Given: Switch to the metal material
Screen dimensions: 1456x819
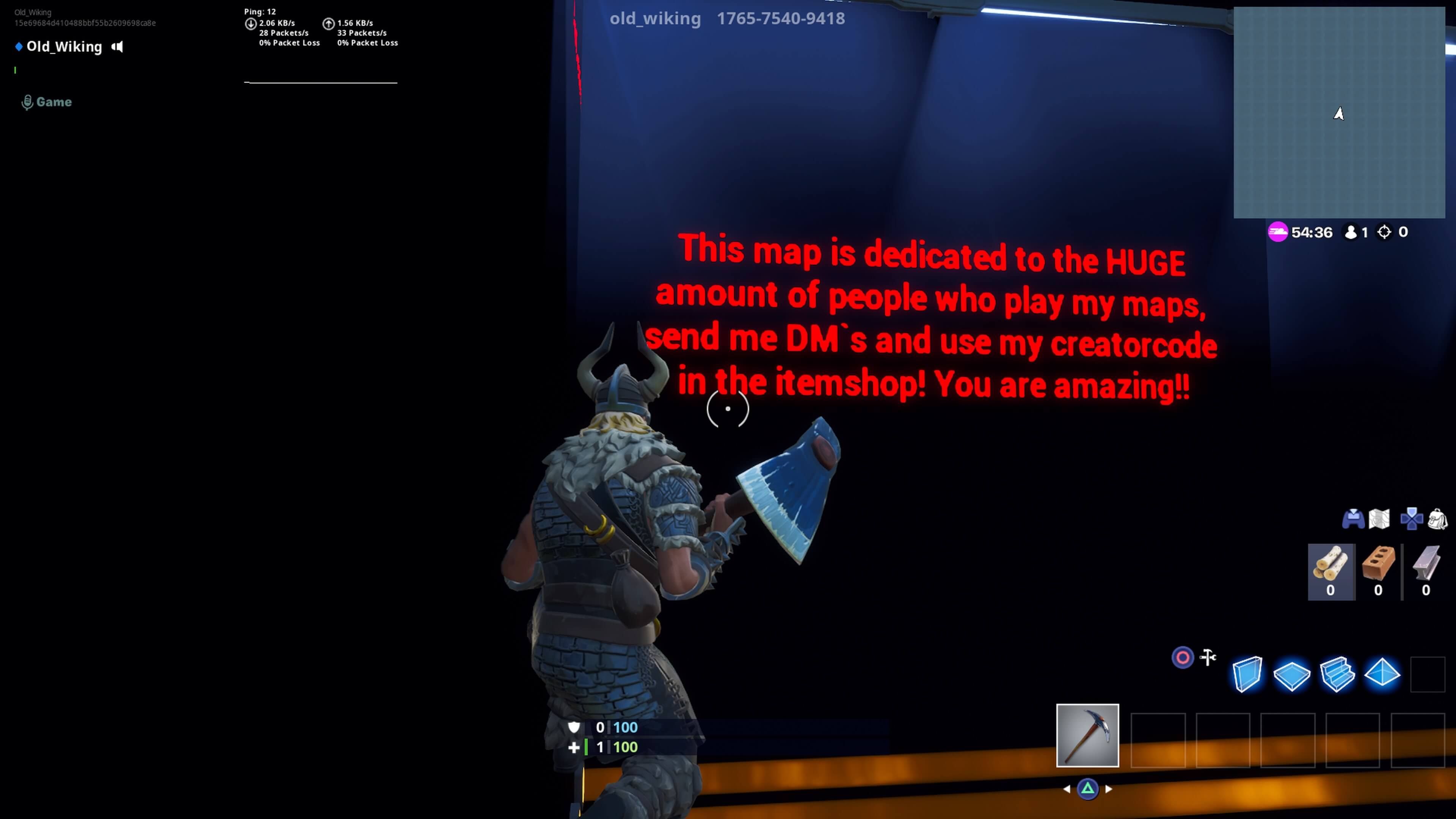Looking at the screenshot, I should (1426, 571).
